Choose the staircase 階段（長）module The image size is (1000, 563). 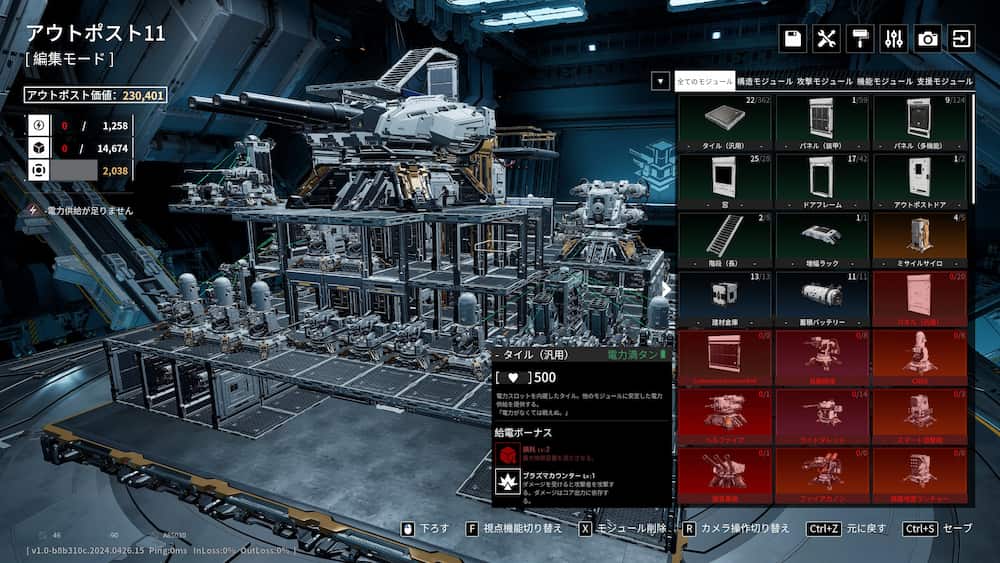[x=725, y=239]
